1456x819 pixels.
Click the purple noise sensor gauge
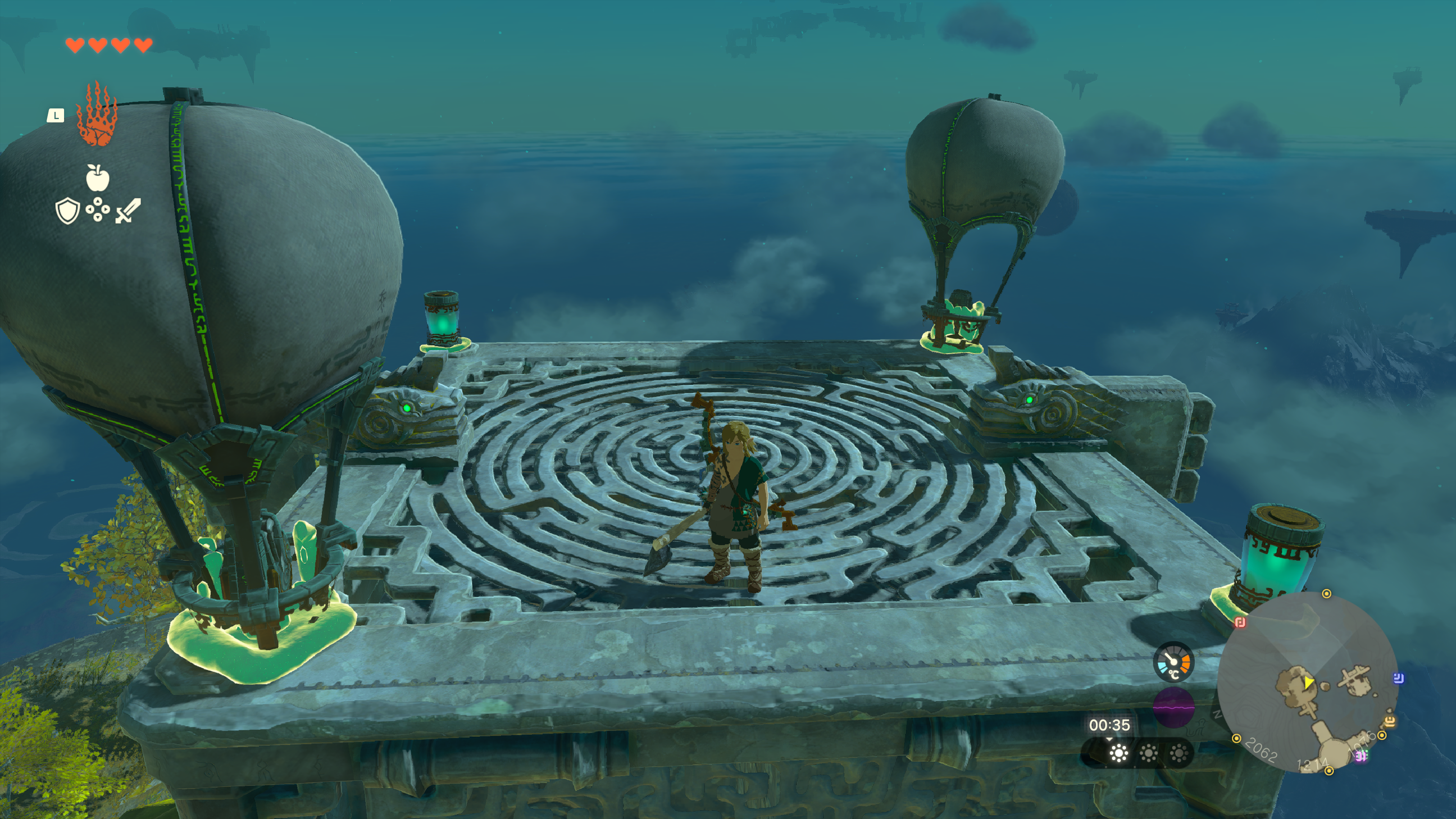tap(1174, 707)
